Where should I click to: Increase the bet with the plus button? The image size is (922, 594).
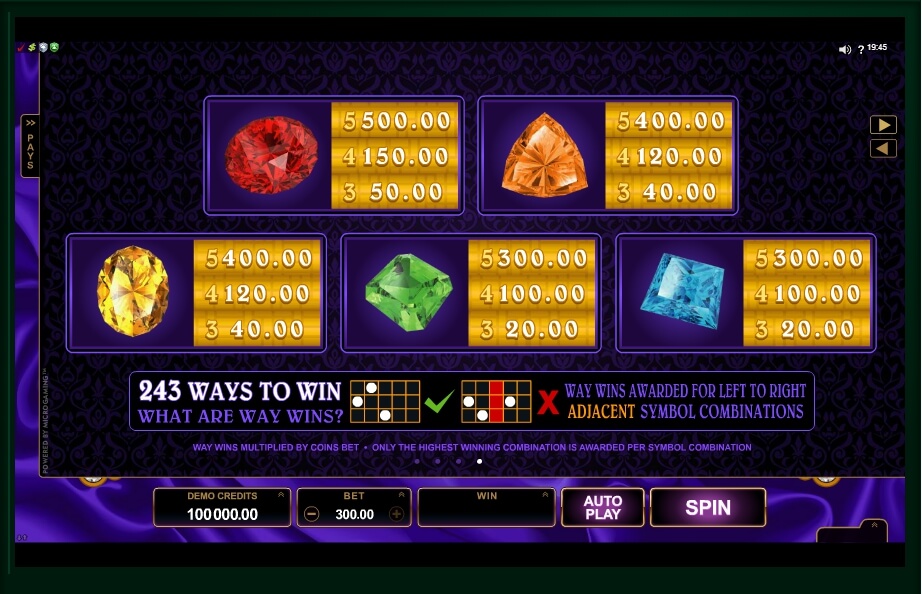coord(396,514)
